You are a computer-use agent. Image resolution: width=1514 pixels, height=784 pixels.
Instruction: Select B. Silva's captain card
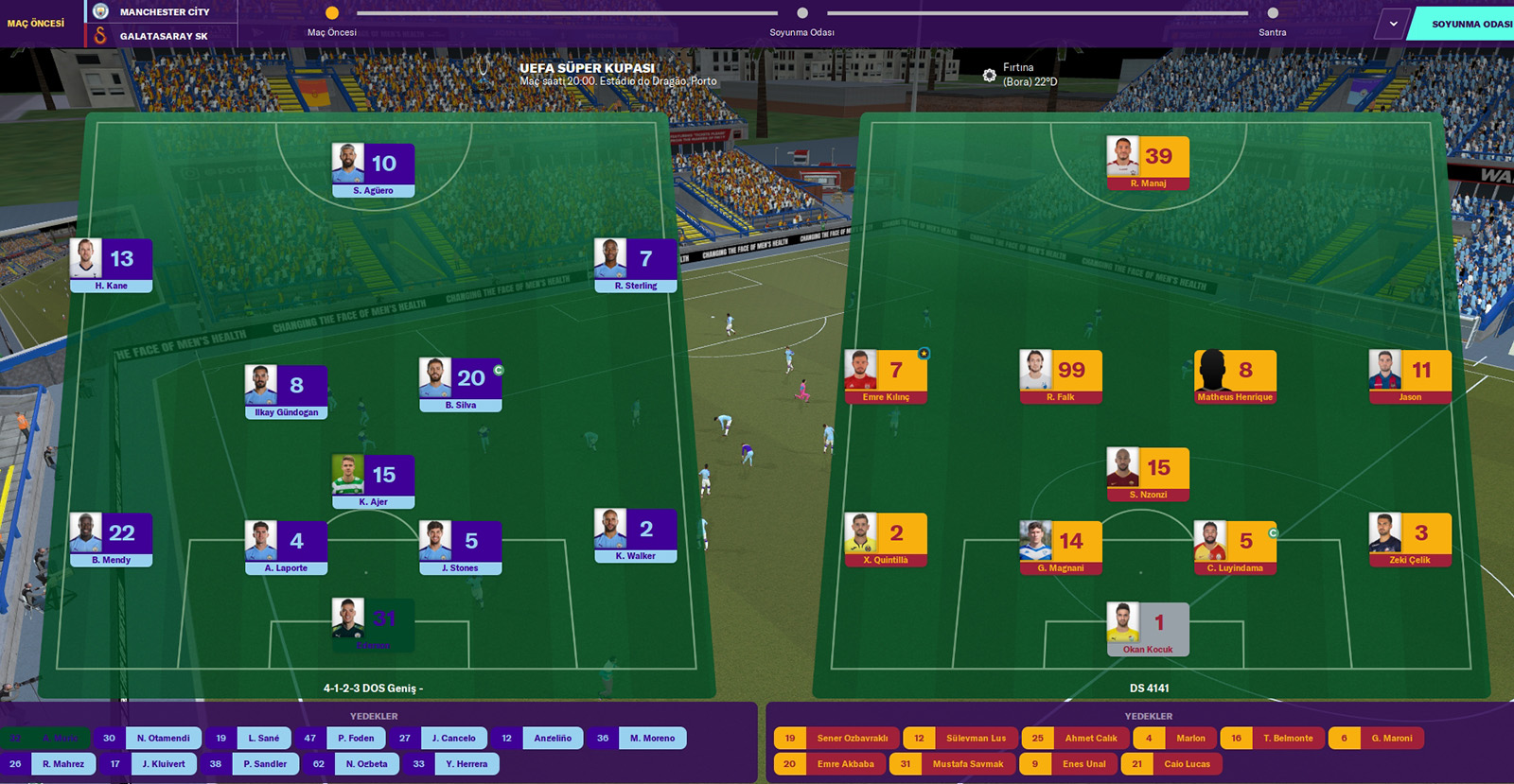tap(461, 385)
